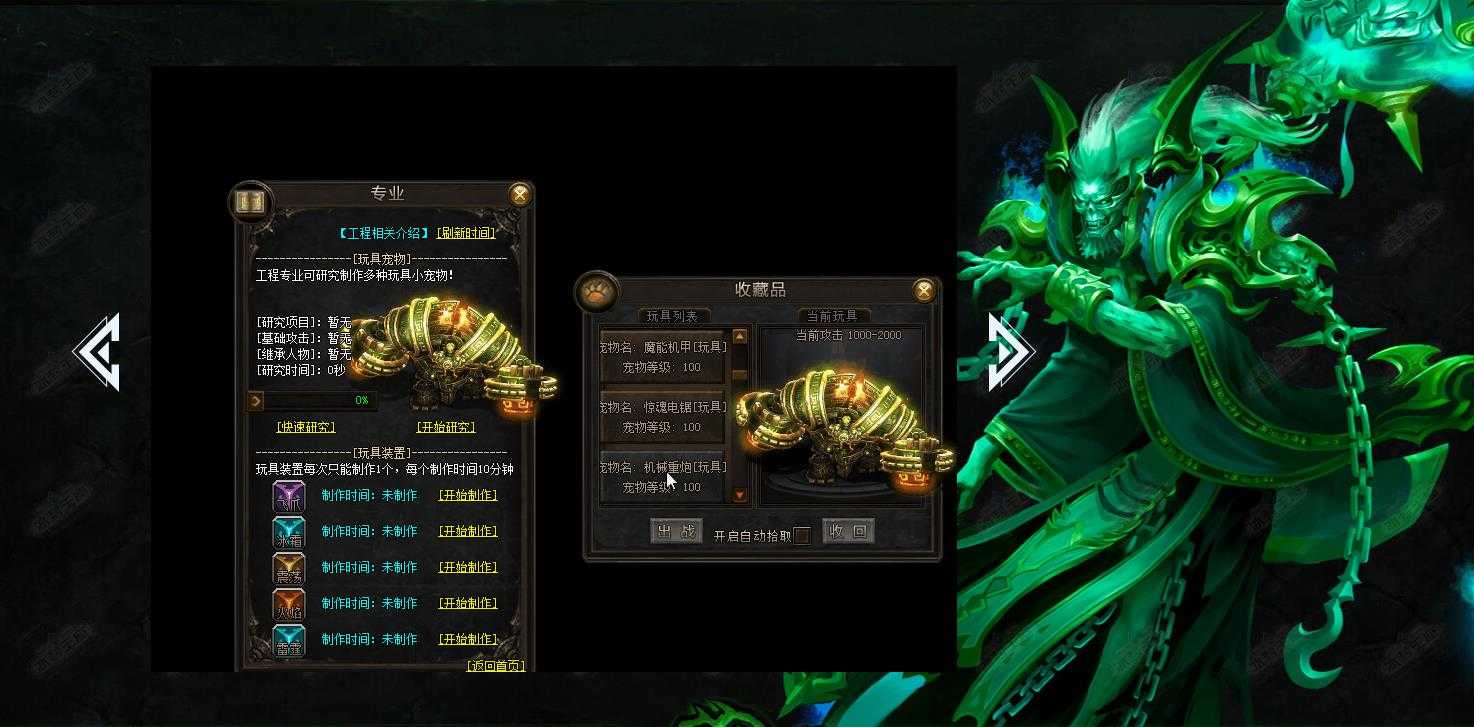Switch to the 玩具列表 tab

[x=672, y=315]
